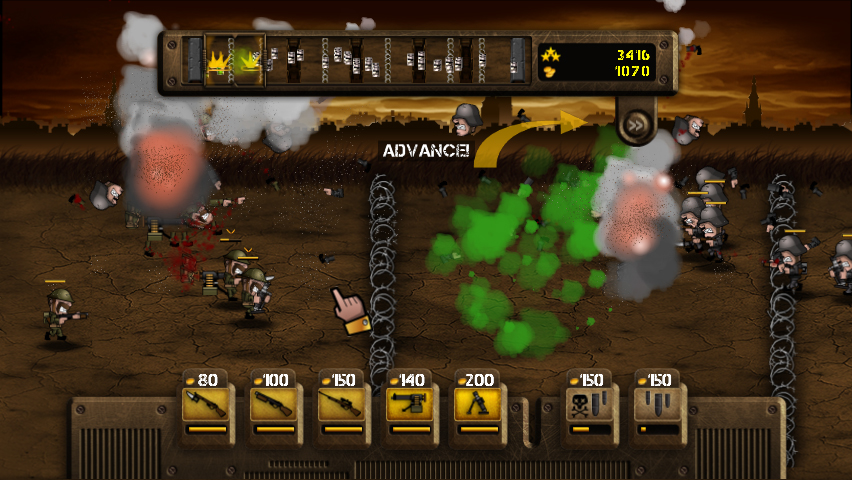Deploy the 140-cost machine gun unit
852x480 pixels.
[412, 405]
